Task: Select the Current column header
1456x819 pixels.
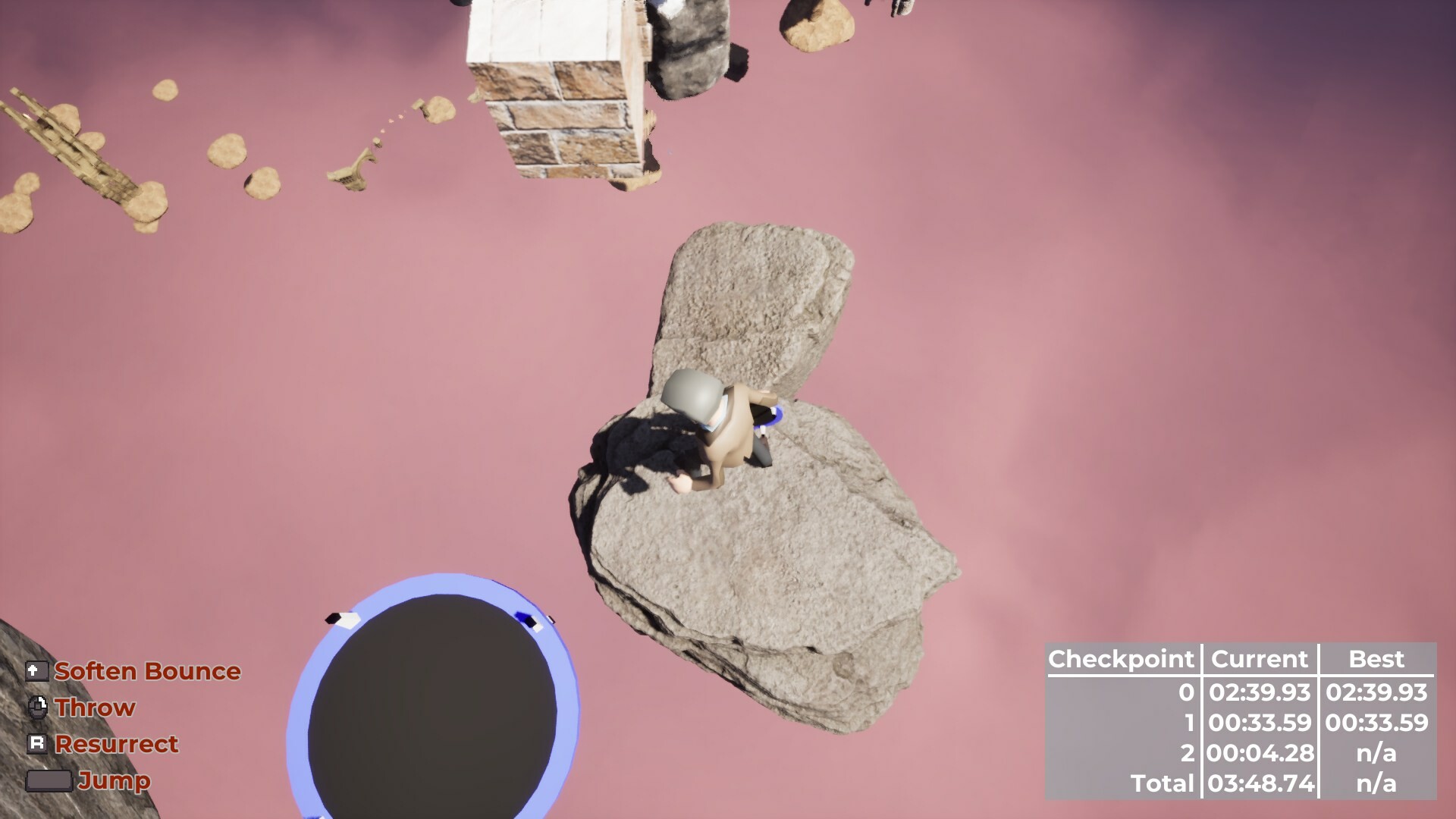Action: coord(1259,659)
